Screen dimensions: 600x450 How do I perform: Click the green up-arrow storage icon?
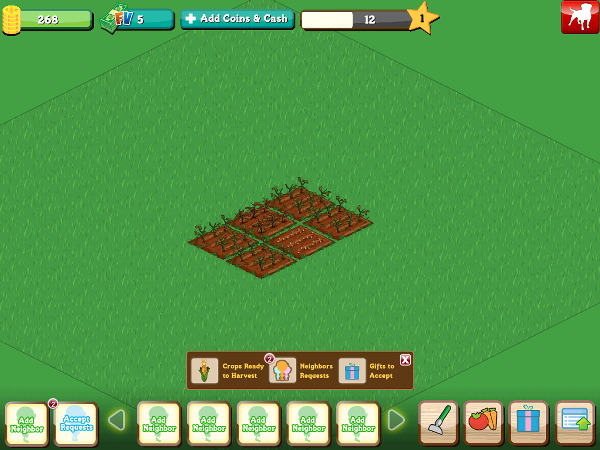[575, 421]
